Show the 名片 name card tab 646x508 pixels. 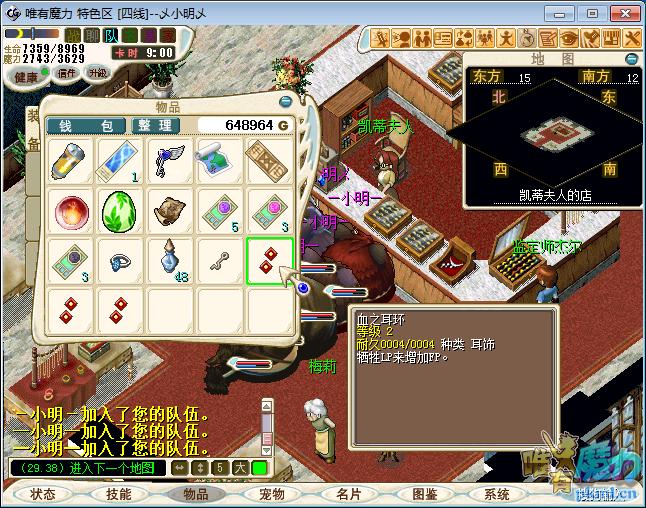348,494
